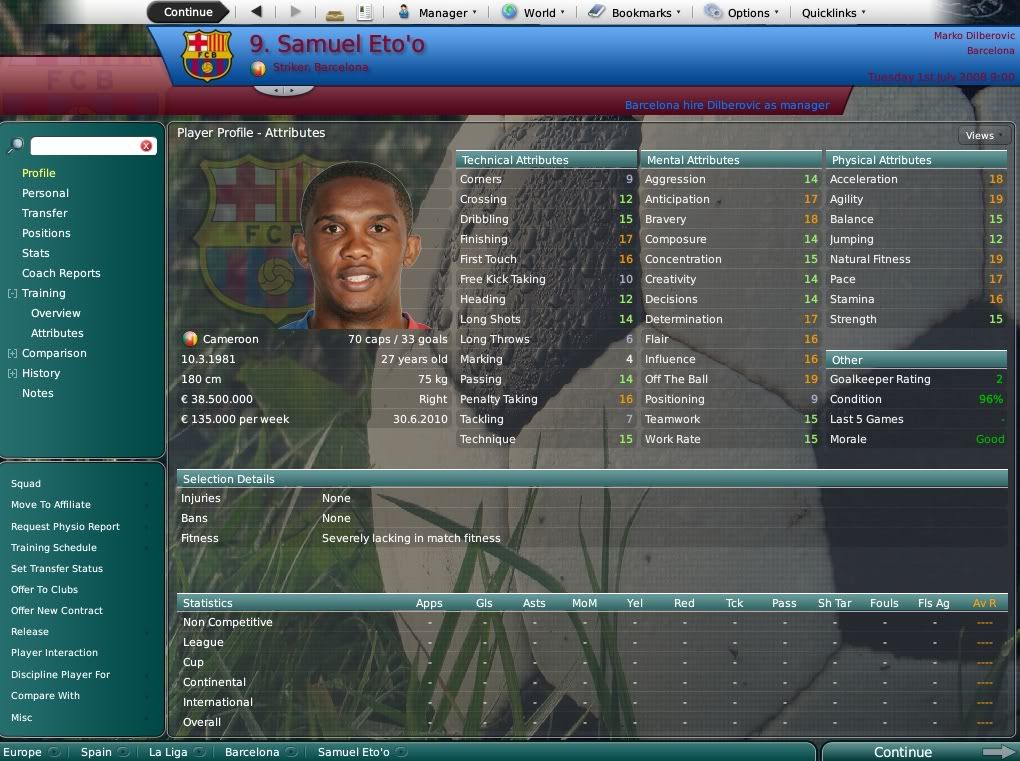Go back with the left arrow

[x=257, y=12]
